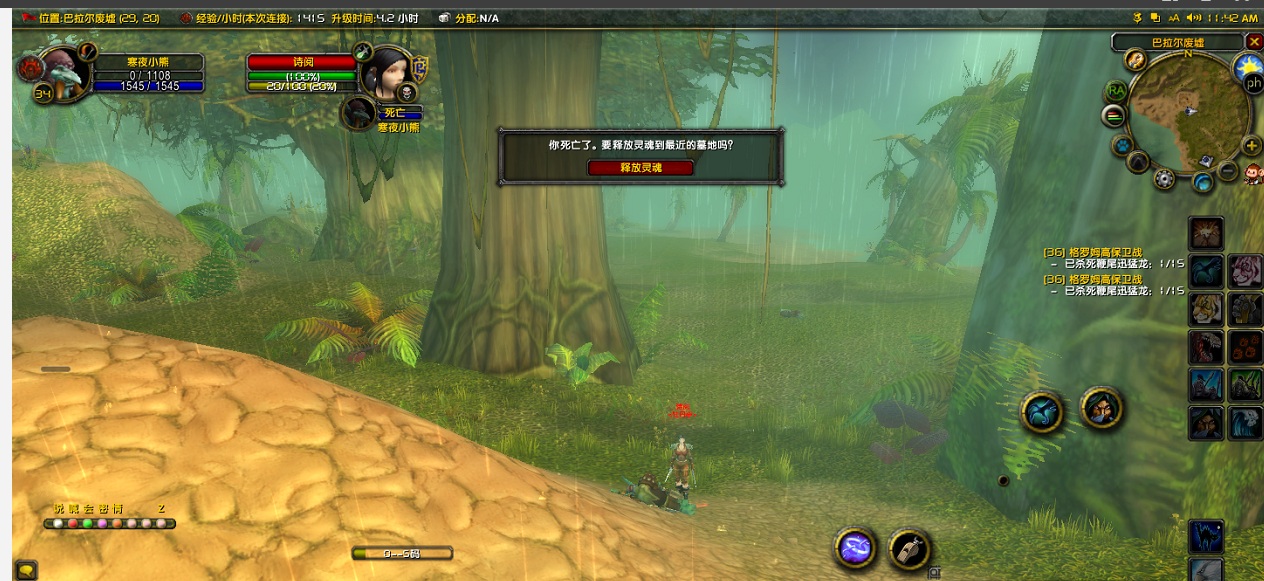The image size is (1264, 581).
Task: Open the gear icon below the minimap
Action: (1164, 179)
